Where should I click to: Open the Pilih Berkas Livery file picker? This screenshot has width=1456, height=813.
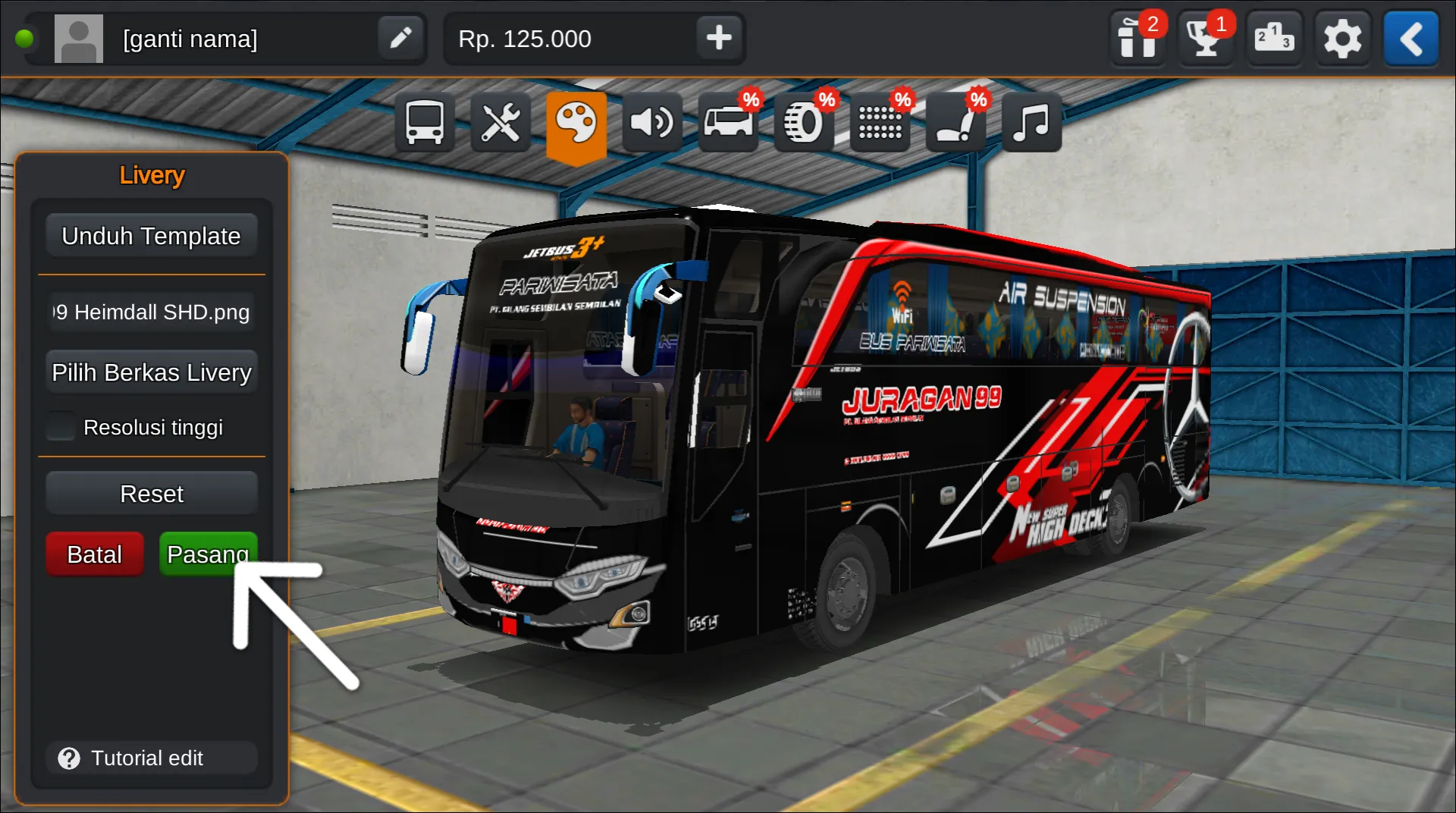click(151, 372)
